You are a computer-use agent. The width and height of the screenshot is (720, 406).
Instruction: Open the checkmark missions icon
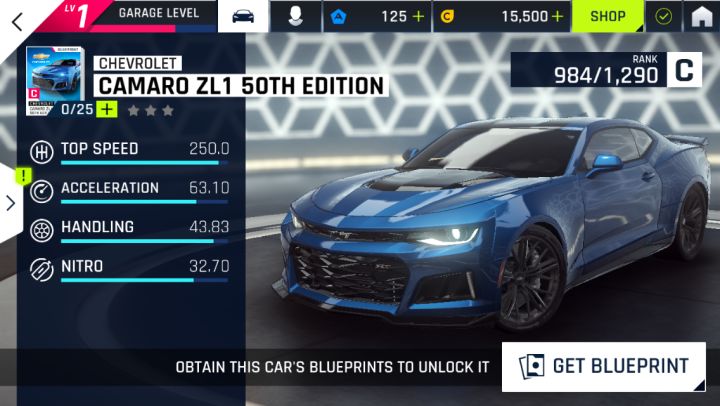click(663, 17)
